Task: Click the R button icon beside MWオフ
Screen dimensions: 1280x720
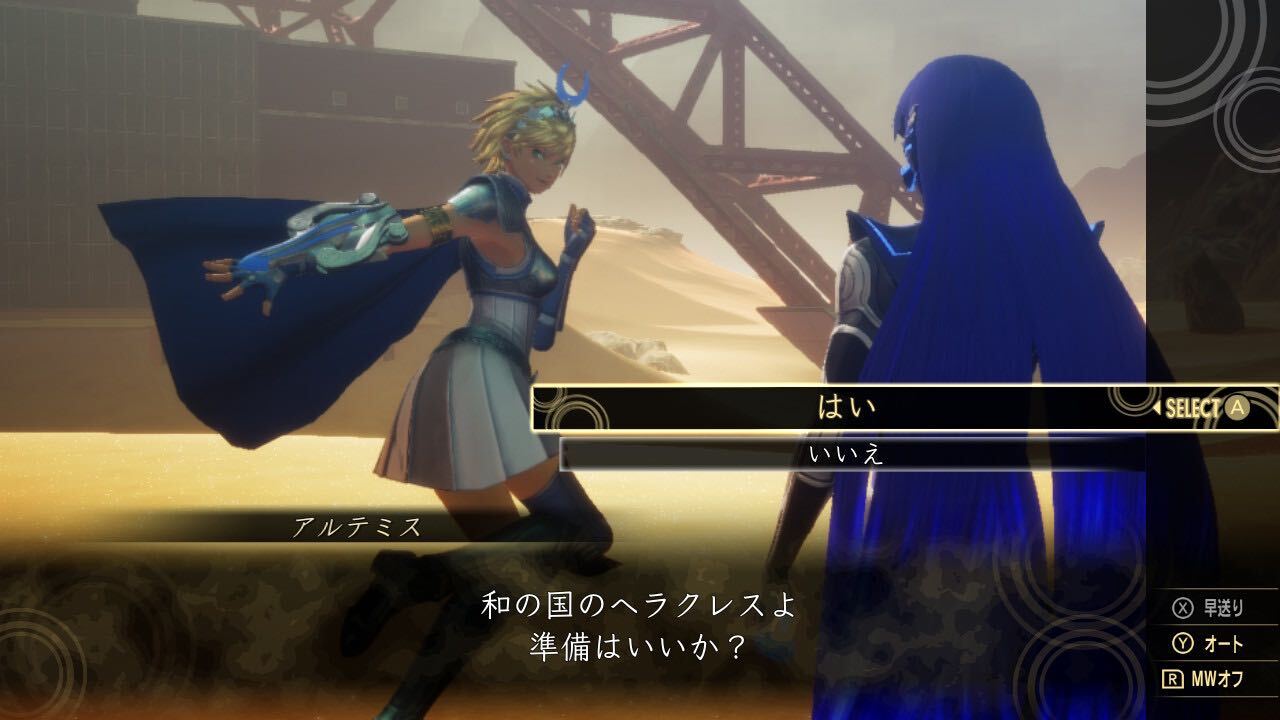Action: click(1173, 677)
